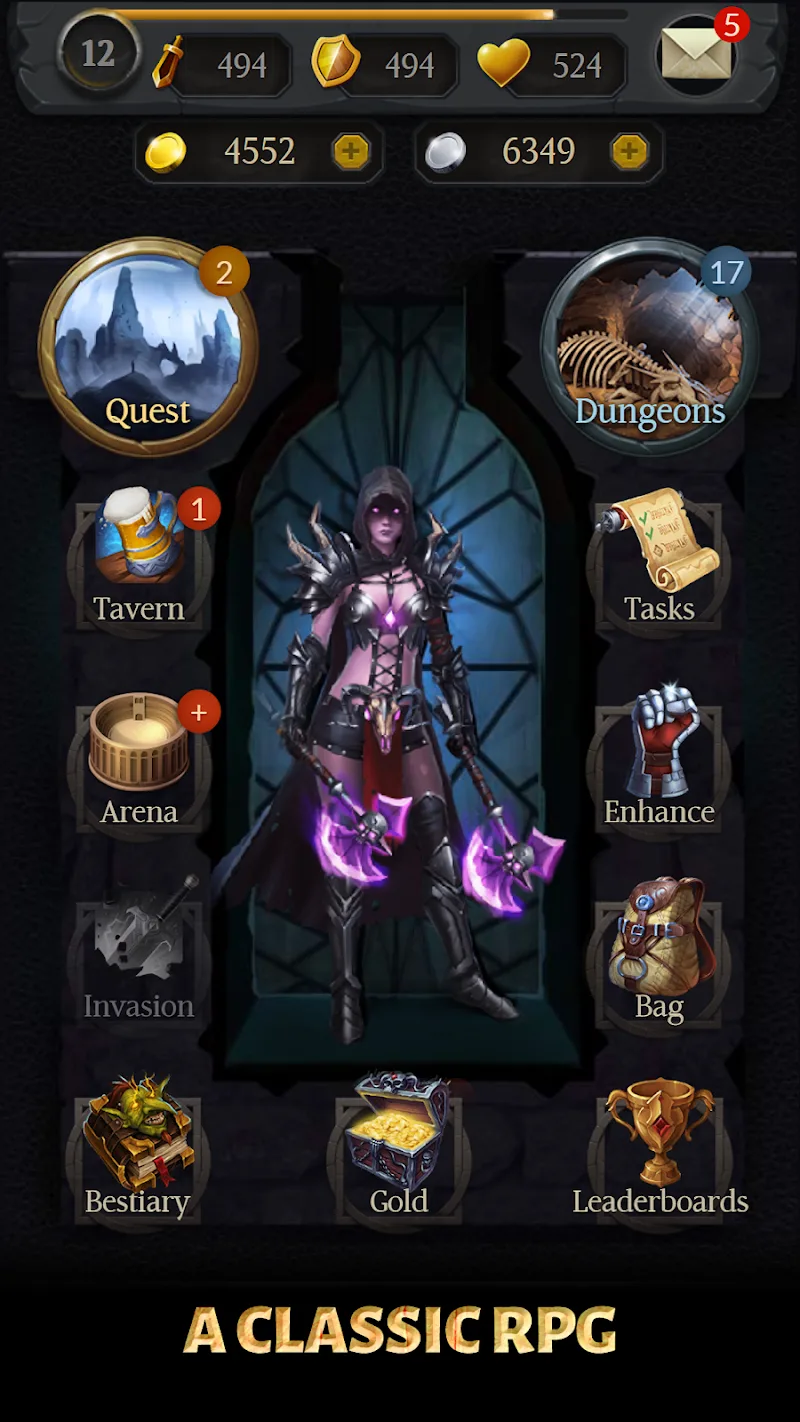Open the mail envelope with 5 messages

698,54
